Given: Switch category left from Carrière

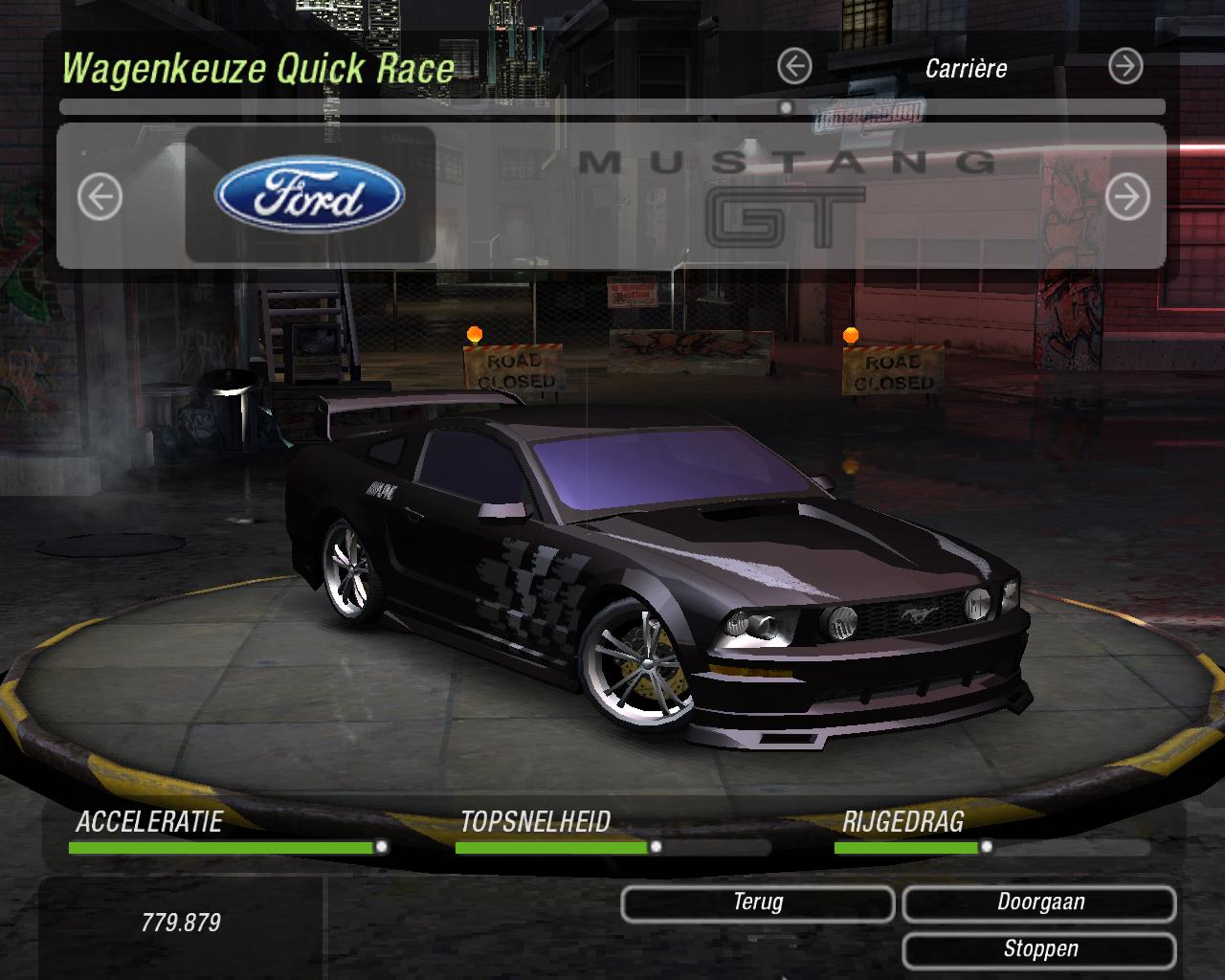Looking at the screenshot, I should [794, 67].
